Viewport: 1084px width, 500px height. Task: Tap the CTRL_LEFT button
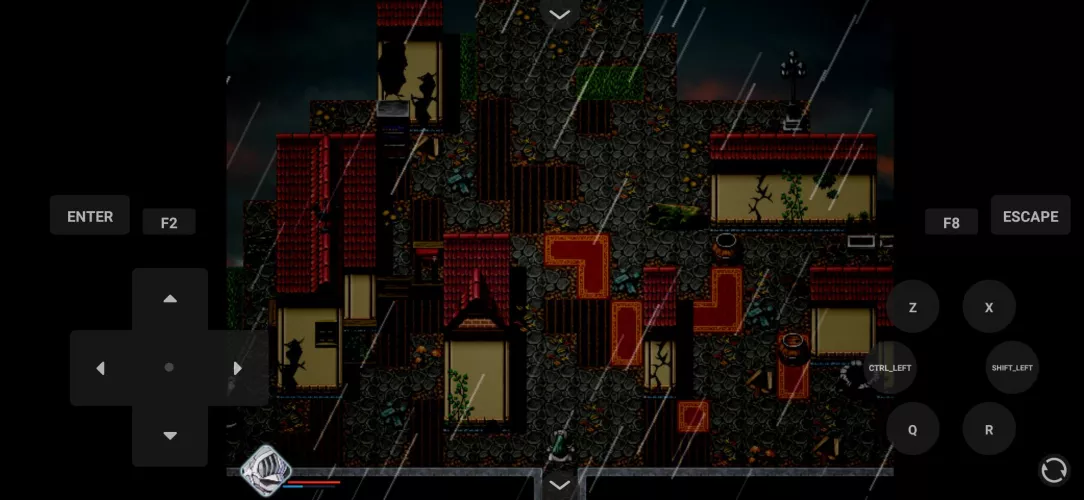click(x=890, y=368)
